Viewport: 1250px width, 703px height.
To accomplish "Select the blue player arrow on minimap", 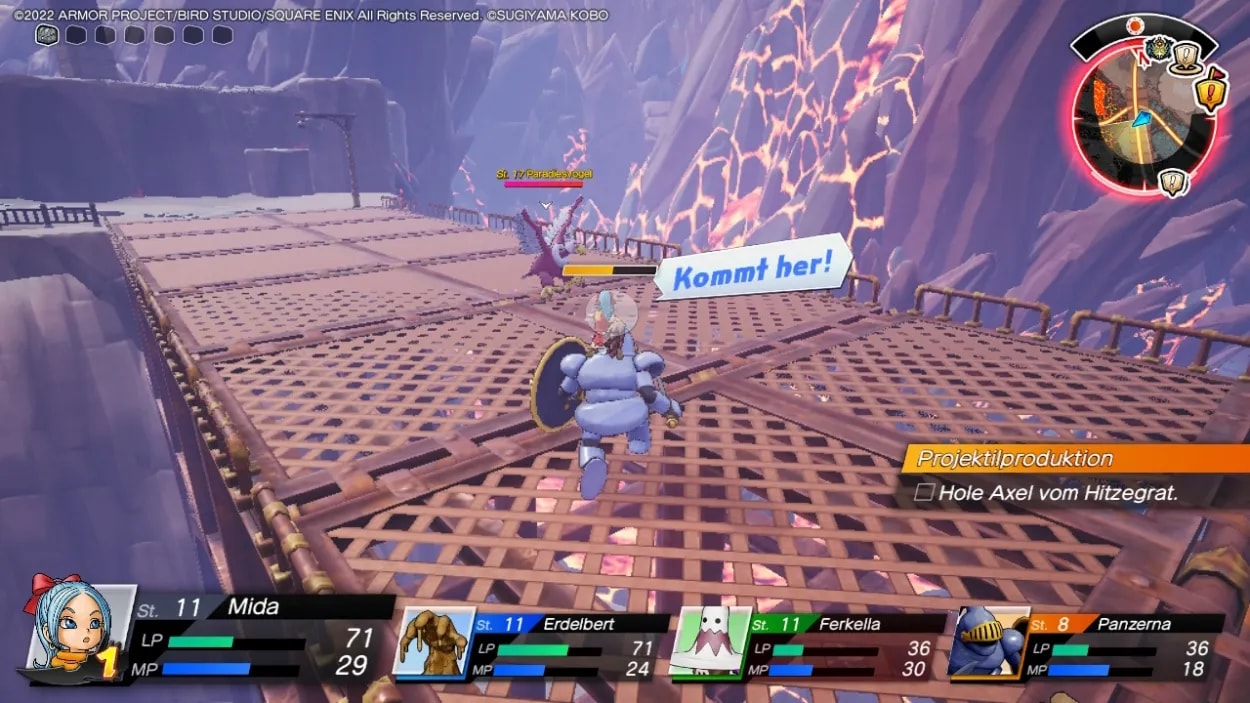I will point(1142,120).
